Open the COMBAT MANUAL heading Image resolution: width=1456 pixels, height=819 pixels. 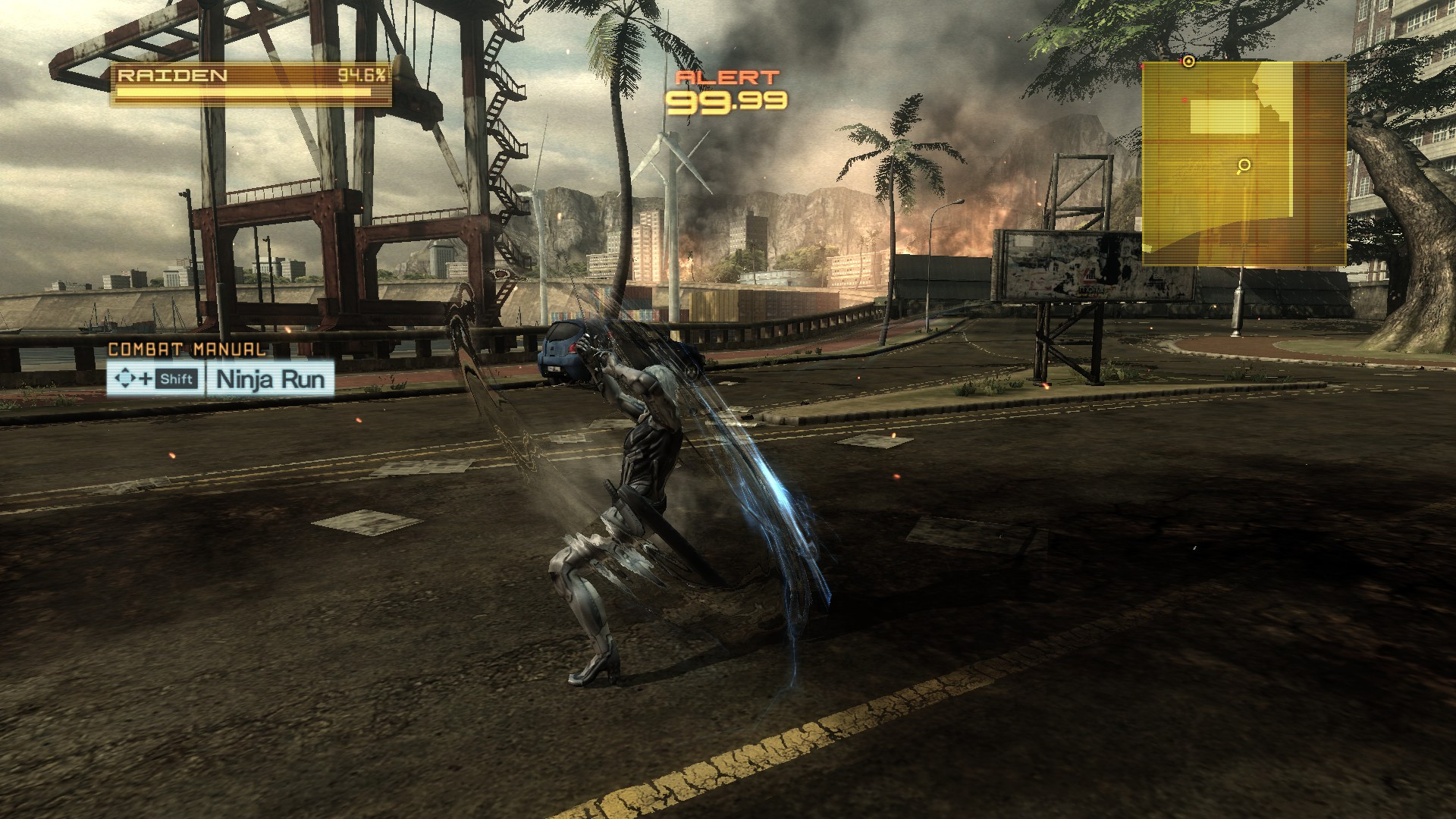click(x=186, y=350)
